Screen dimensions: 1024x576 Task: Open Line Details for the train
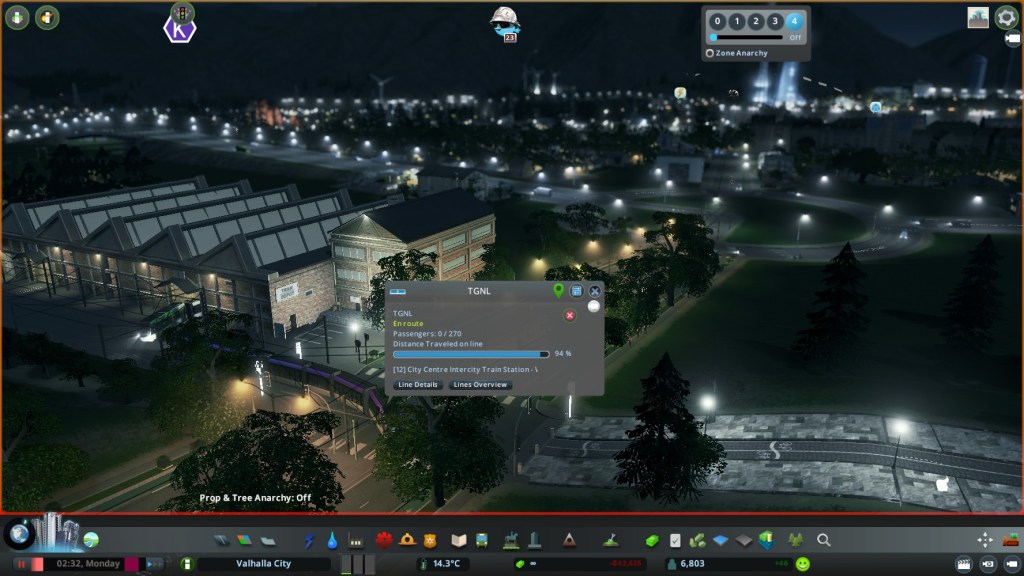pos(418,385)
